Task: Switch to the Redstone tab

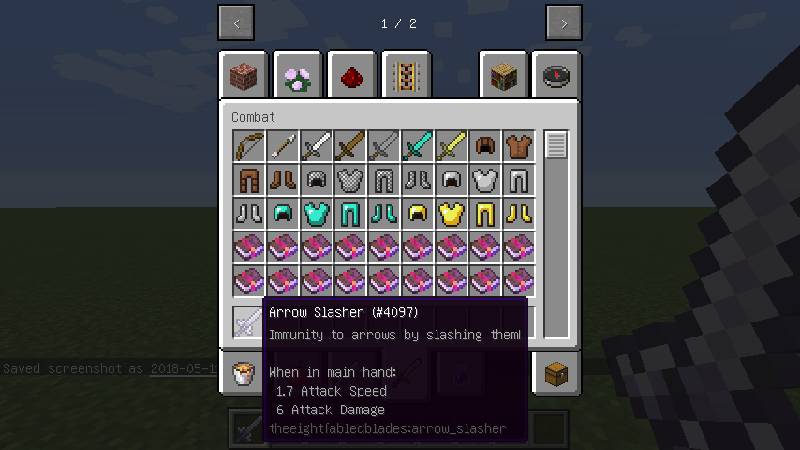Action: [351, 76]
